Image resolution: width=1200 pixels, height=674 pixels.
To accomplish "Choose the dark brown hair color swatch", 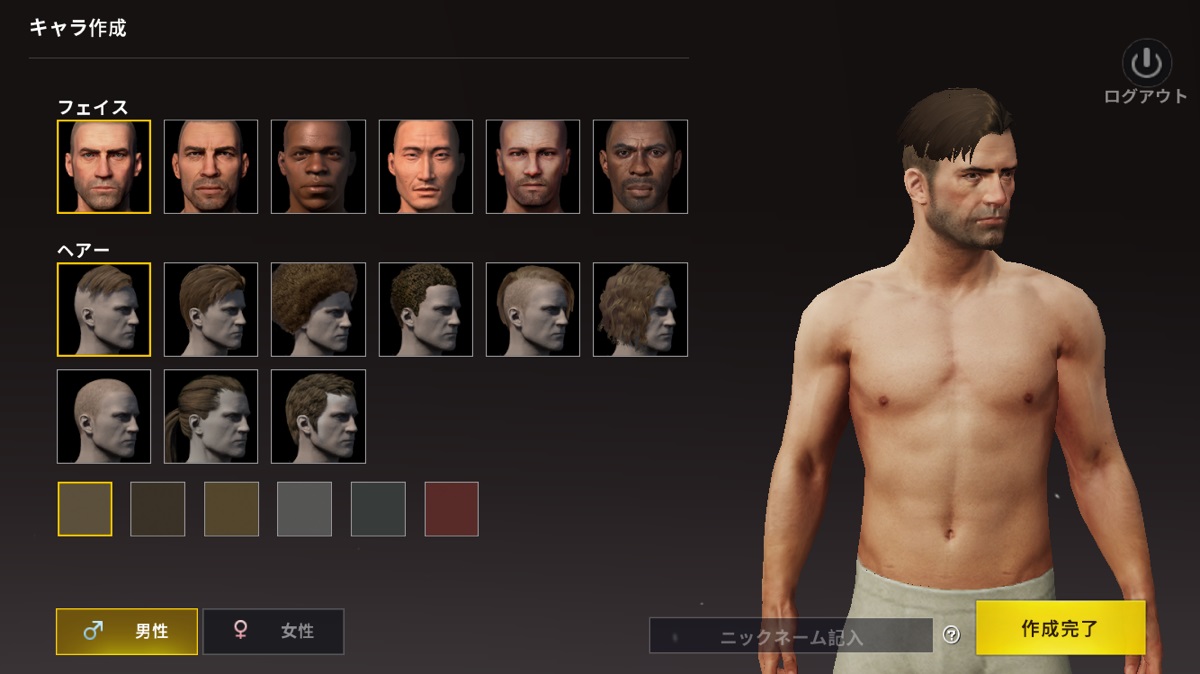I will [x=158, y=509].
